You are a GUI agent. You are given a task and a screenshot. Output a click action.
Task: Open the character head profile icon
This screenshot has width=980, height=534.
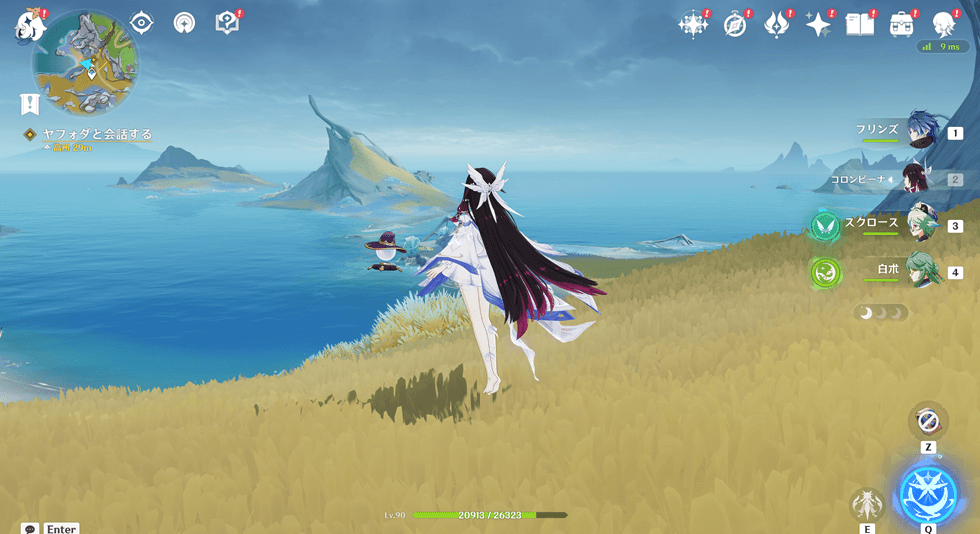tap(943, 25)
